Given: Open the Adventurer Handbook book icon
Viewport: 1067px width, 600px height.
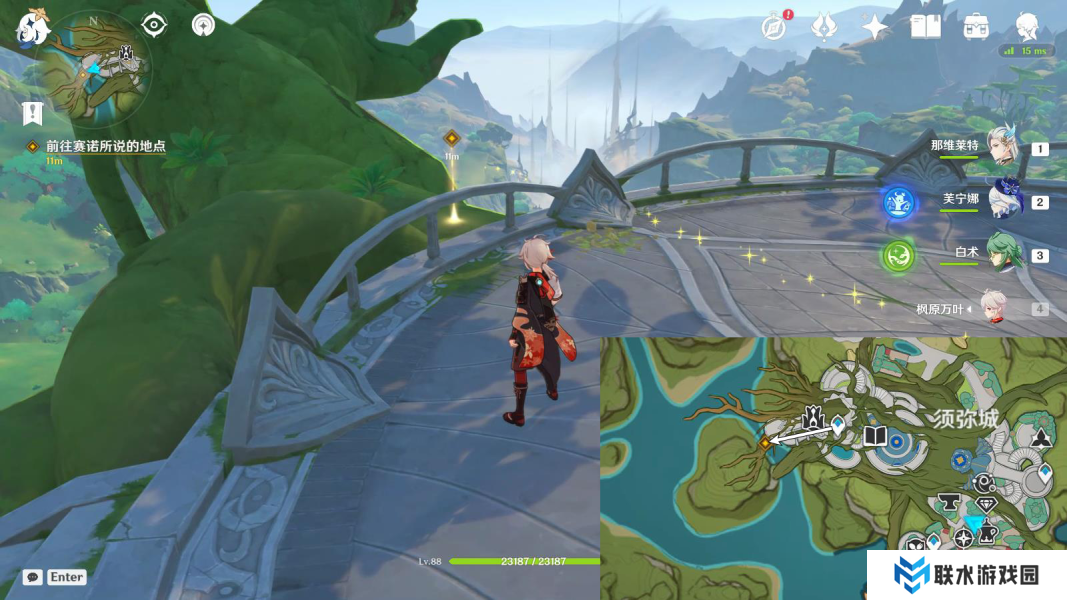Looking at the screenshot, I should click(x=925, y=27).
